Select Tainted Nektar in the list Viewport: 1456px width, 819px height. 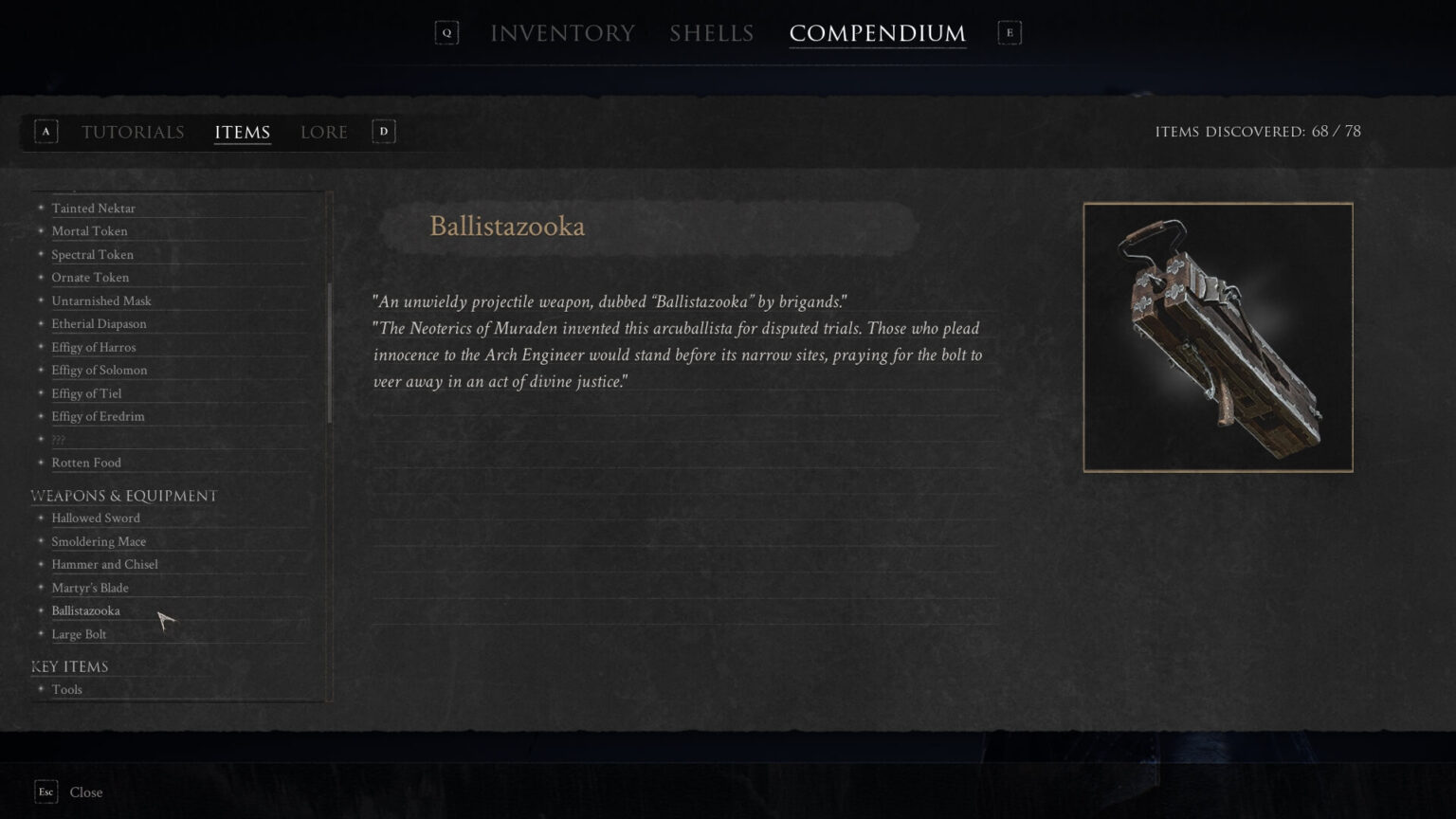point(93,209)
